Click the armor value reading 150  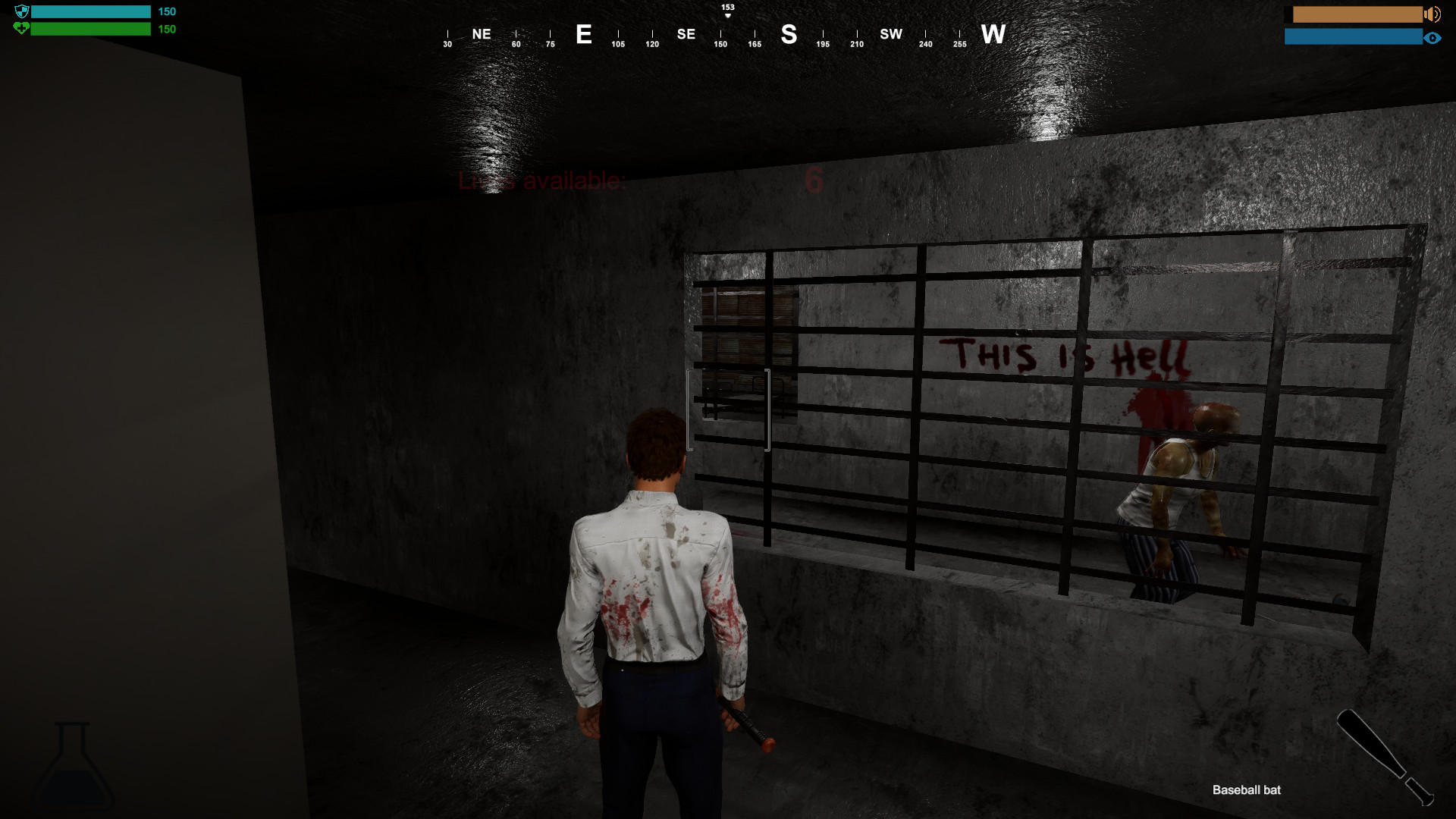[166, 11]
